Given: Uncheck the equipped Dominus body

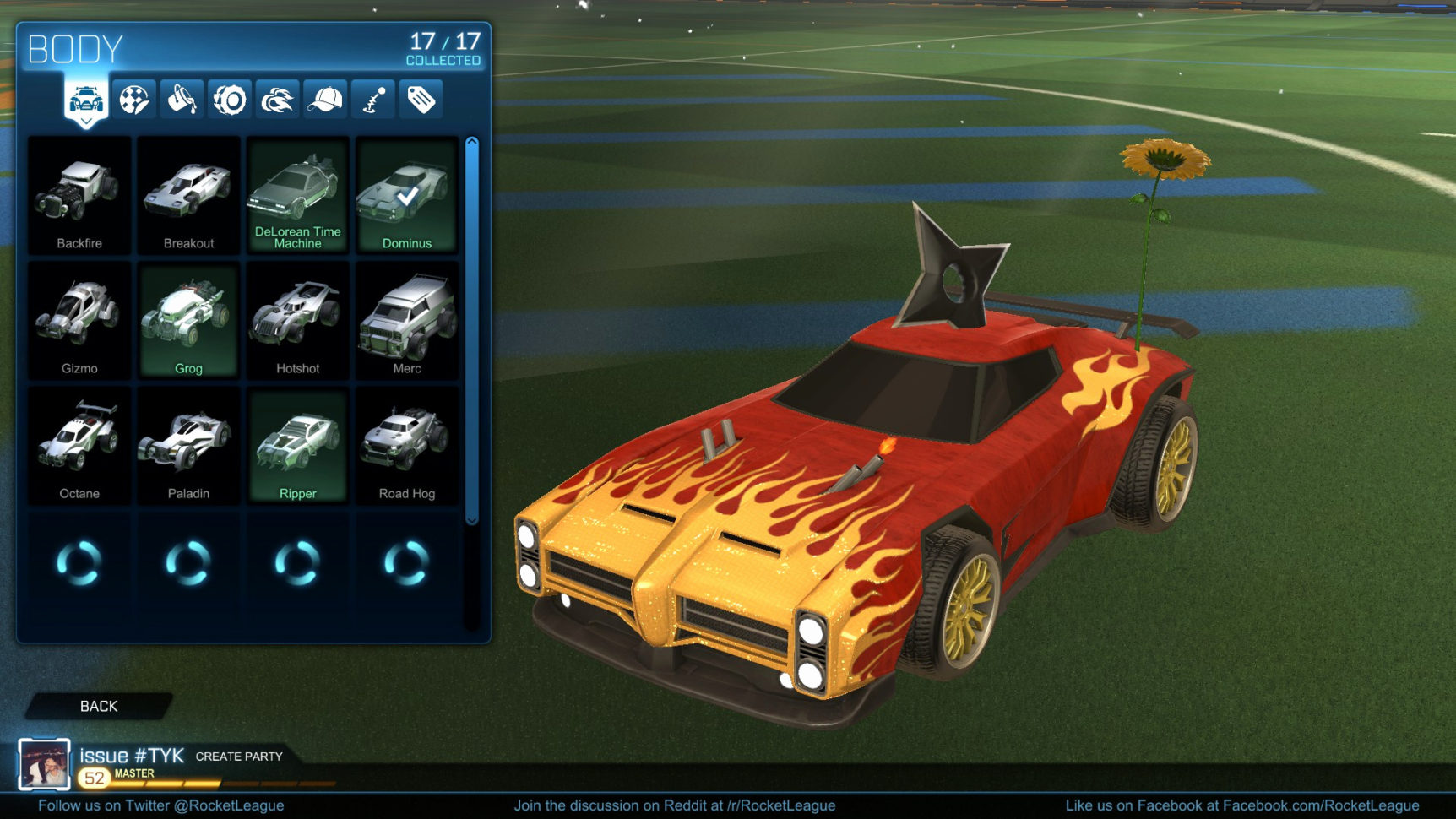Looking at the screenshot, I should click(406, 194).
